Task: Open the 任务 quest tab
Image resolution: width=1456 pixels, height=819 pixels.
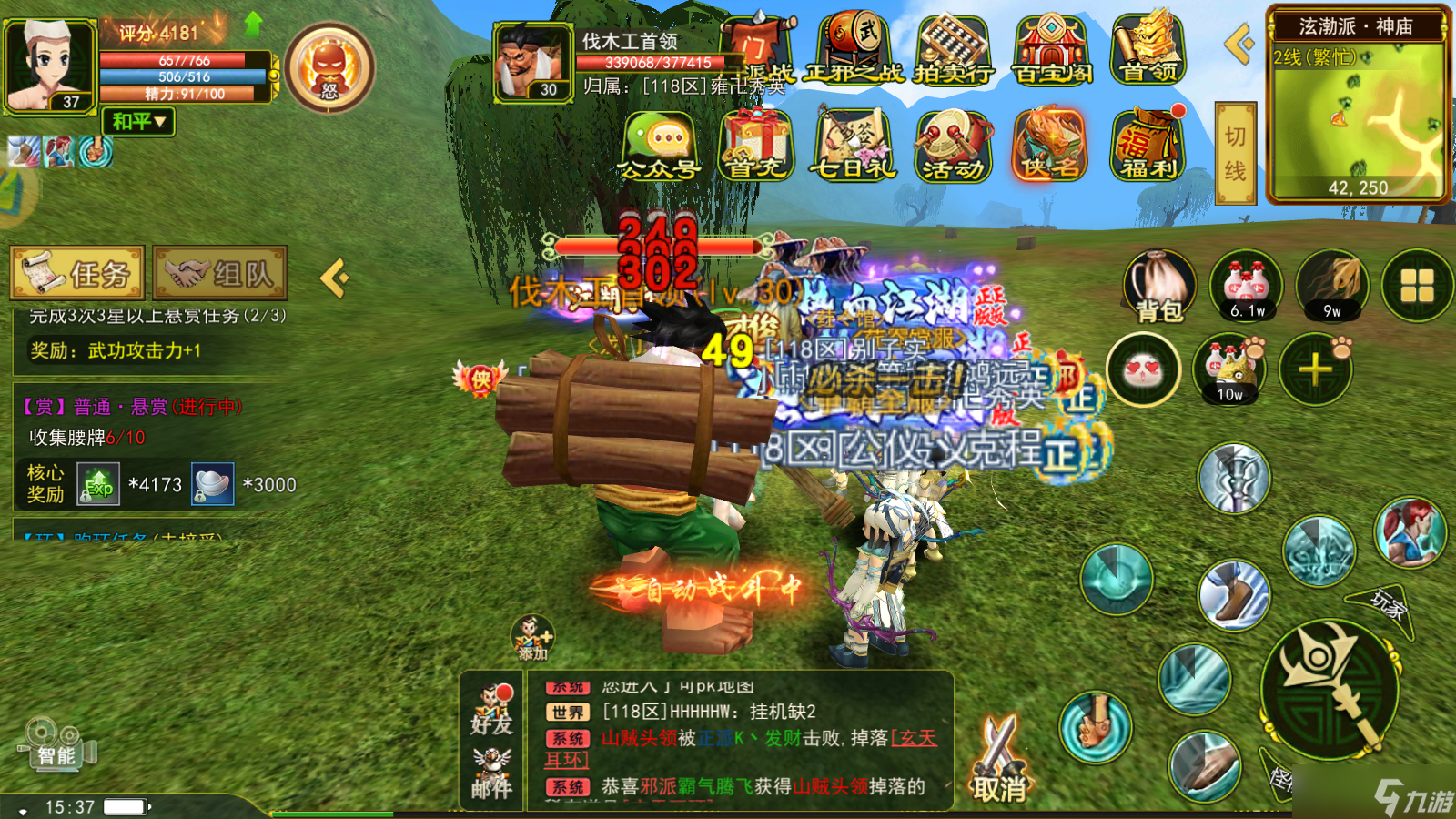Action: [x=77, y=272]
